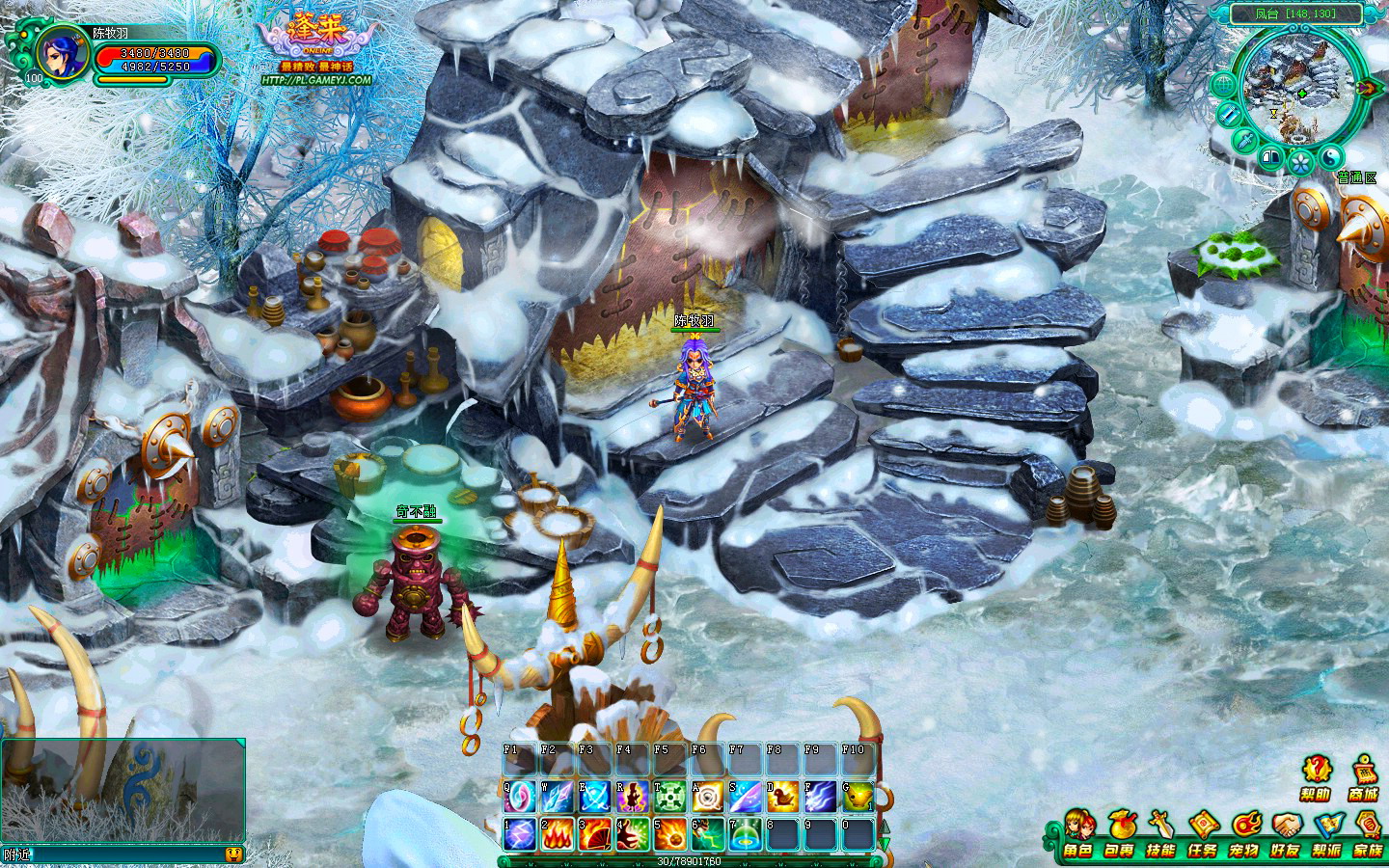This screenshot has width=1389, height=868.
Task: Click the 附近 nearby chat channel bar
Action: tap(116, 854)
